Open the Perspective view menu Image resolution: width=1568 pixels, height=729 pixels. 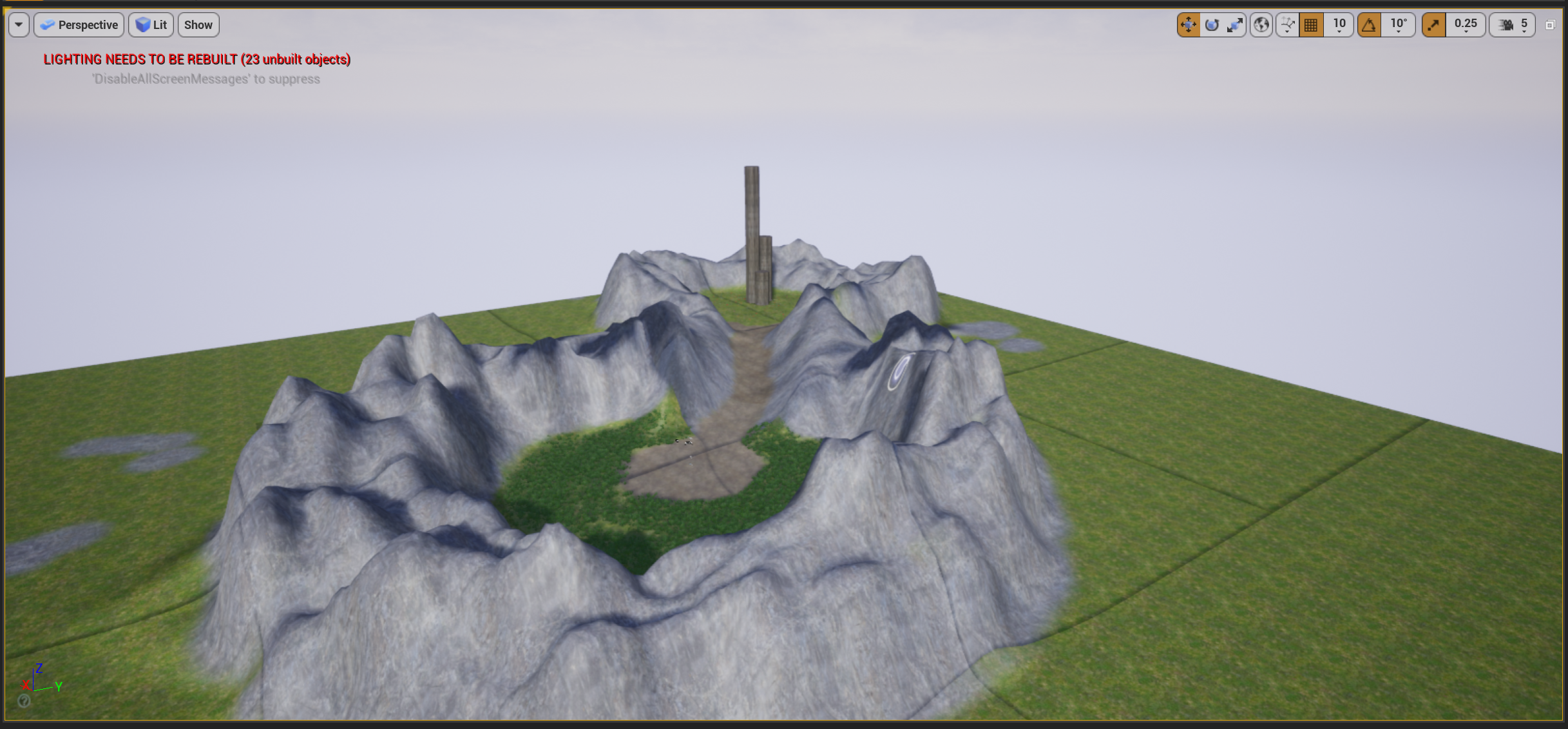(79, 24)
